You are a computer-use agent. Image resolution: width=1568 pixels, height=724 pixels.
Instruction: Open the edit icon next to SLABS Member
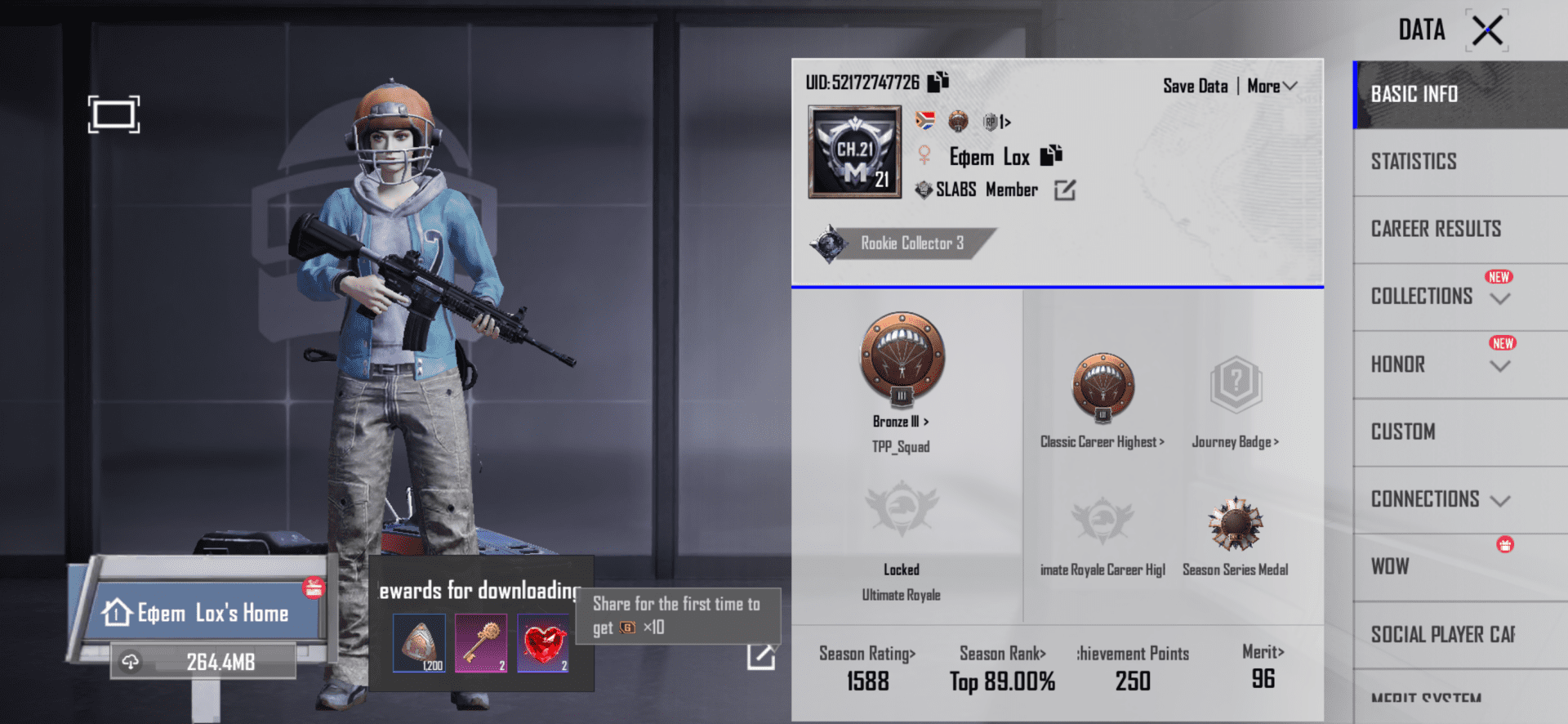pos(1065,190)
